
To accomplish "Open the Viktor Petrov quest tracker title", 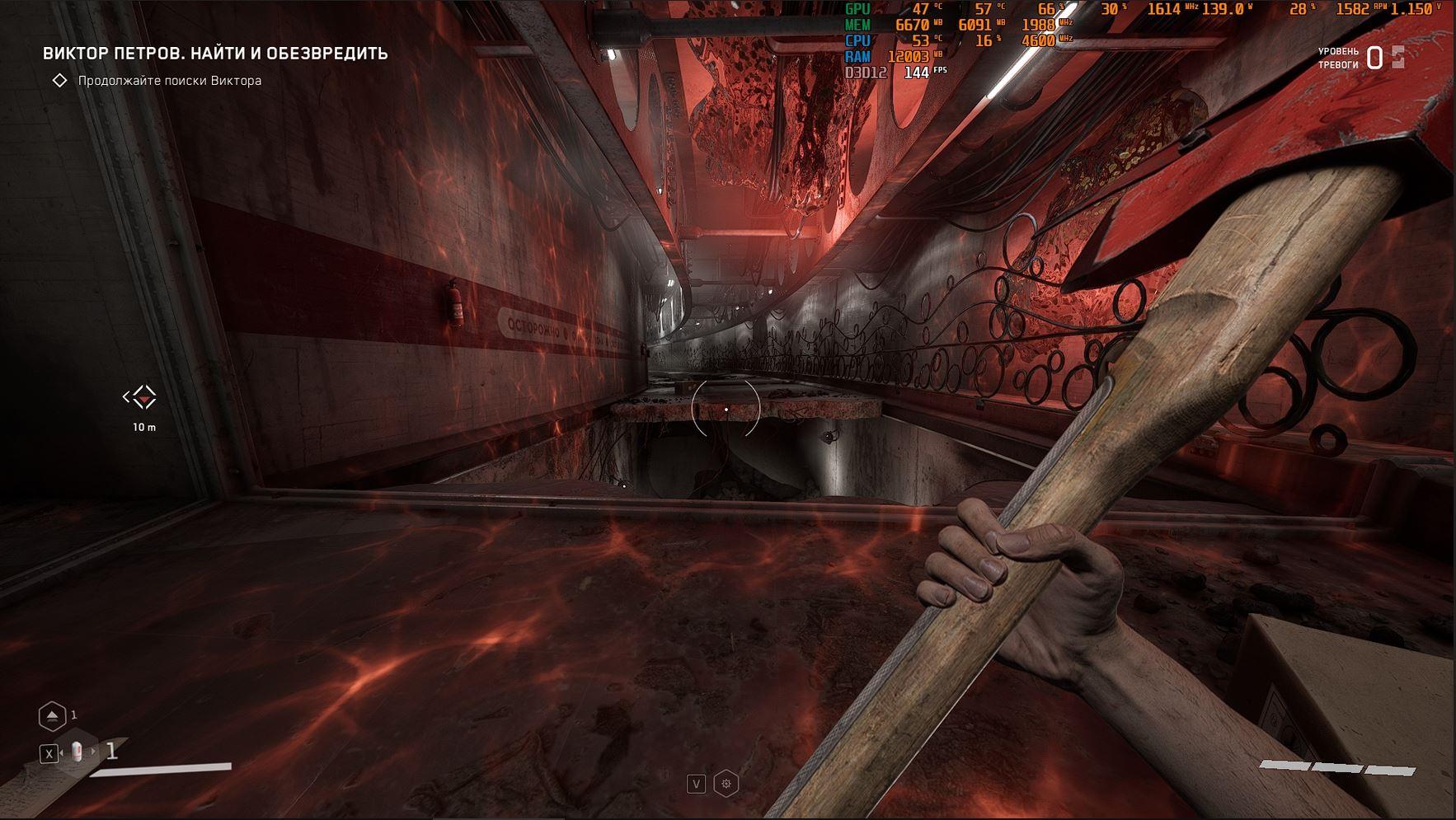I will coord(215,54).
